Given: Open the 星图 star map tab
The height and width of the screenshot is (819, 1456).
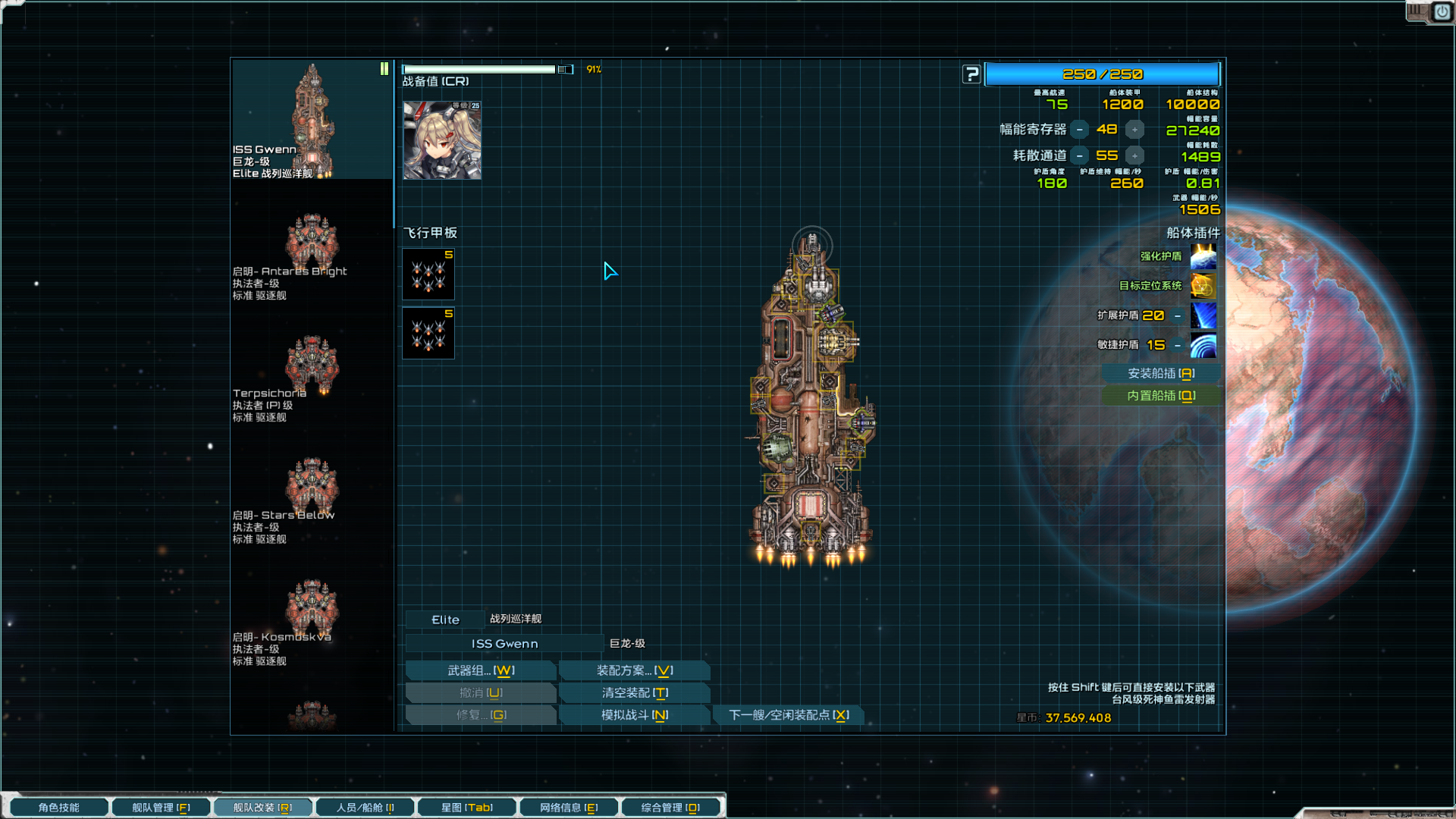Looking at the screenshot, I should tap(467, 808).
